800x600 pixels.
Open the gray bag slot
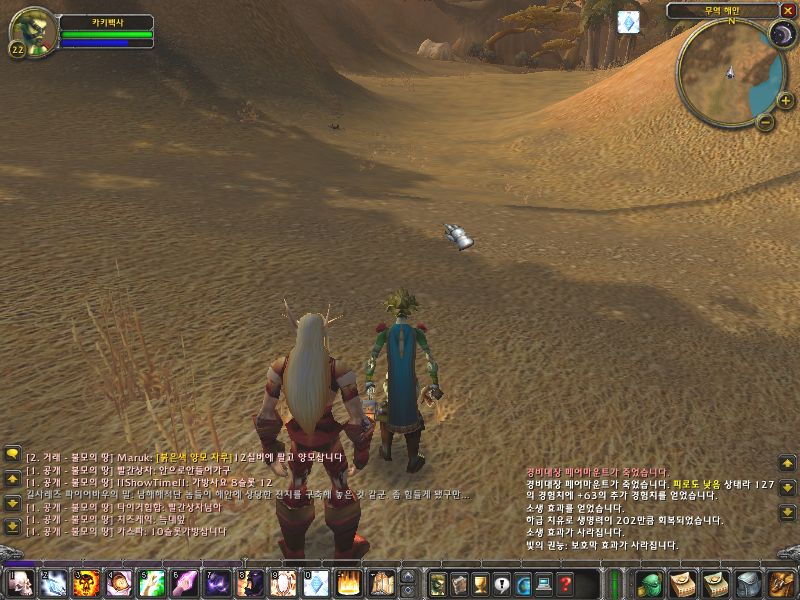748,582
